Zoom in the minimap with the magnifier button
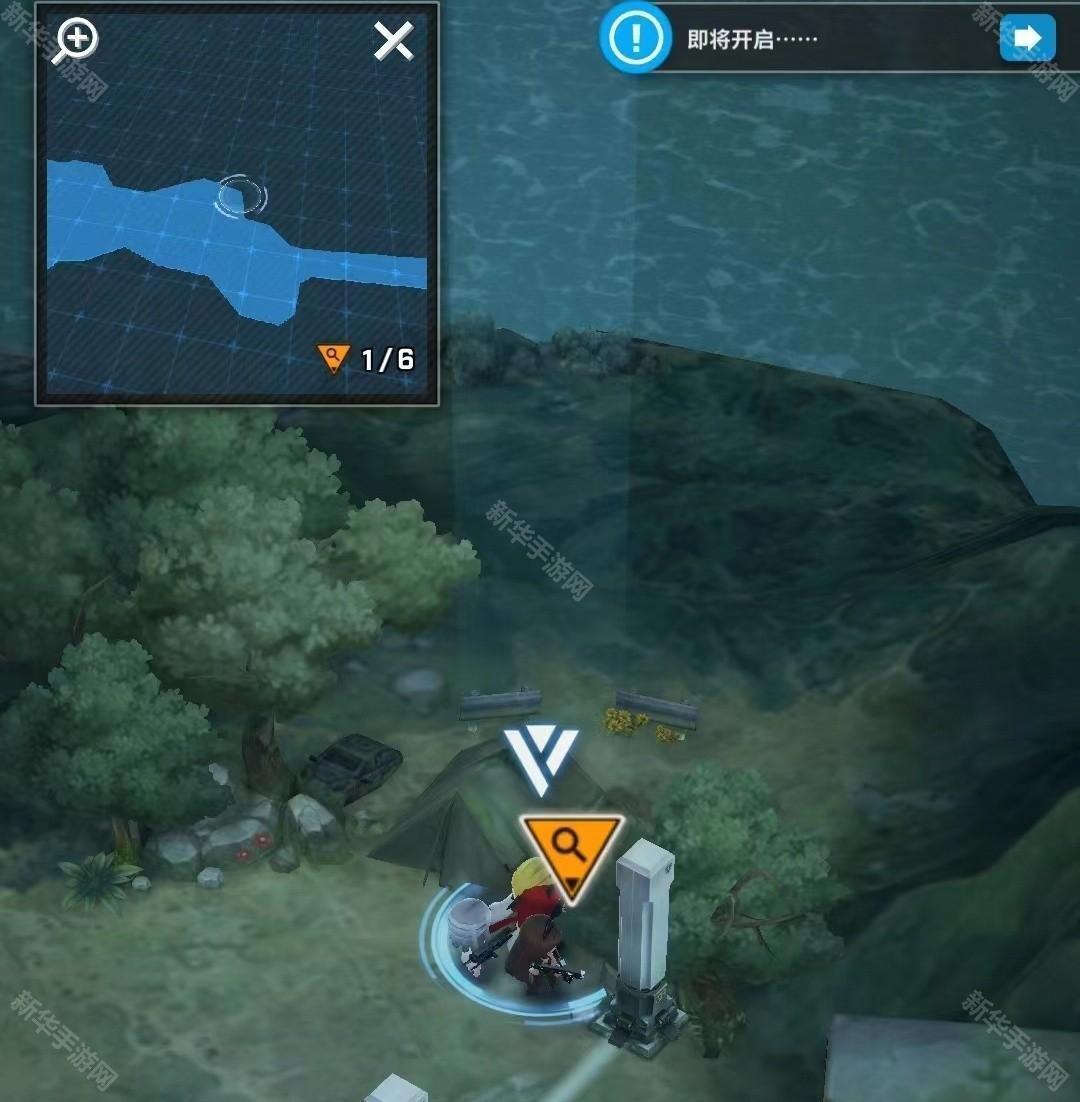The width and height of the screenshot is (1080, 1102). coord(77,42)
